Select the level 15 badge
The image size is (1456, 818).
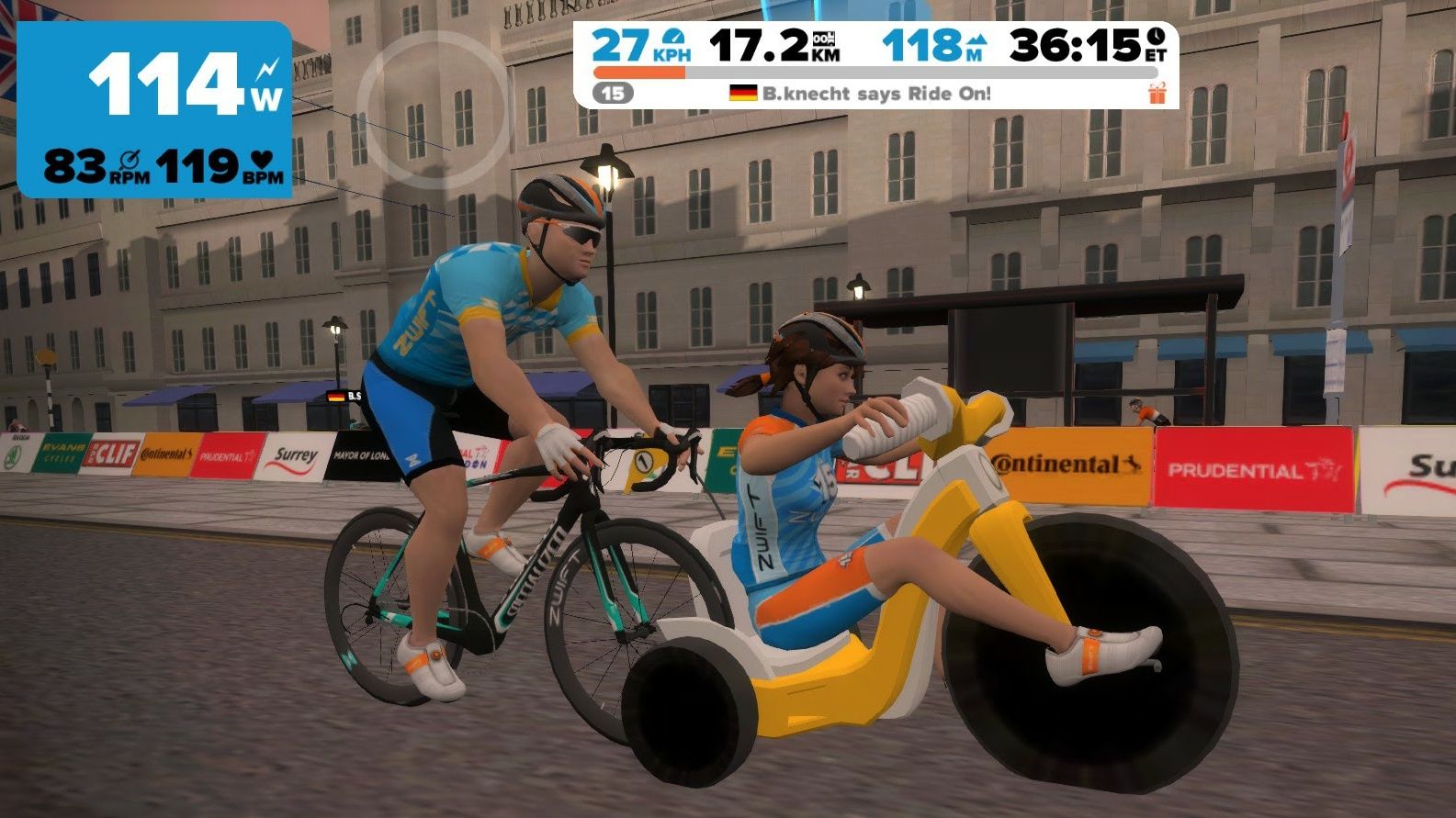coord(613,93)
